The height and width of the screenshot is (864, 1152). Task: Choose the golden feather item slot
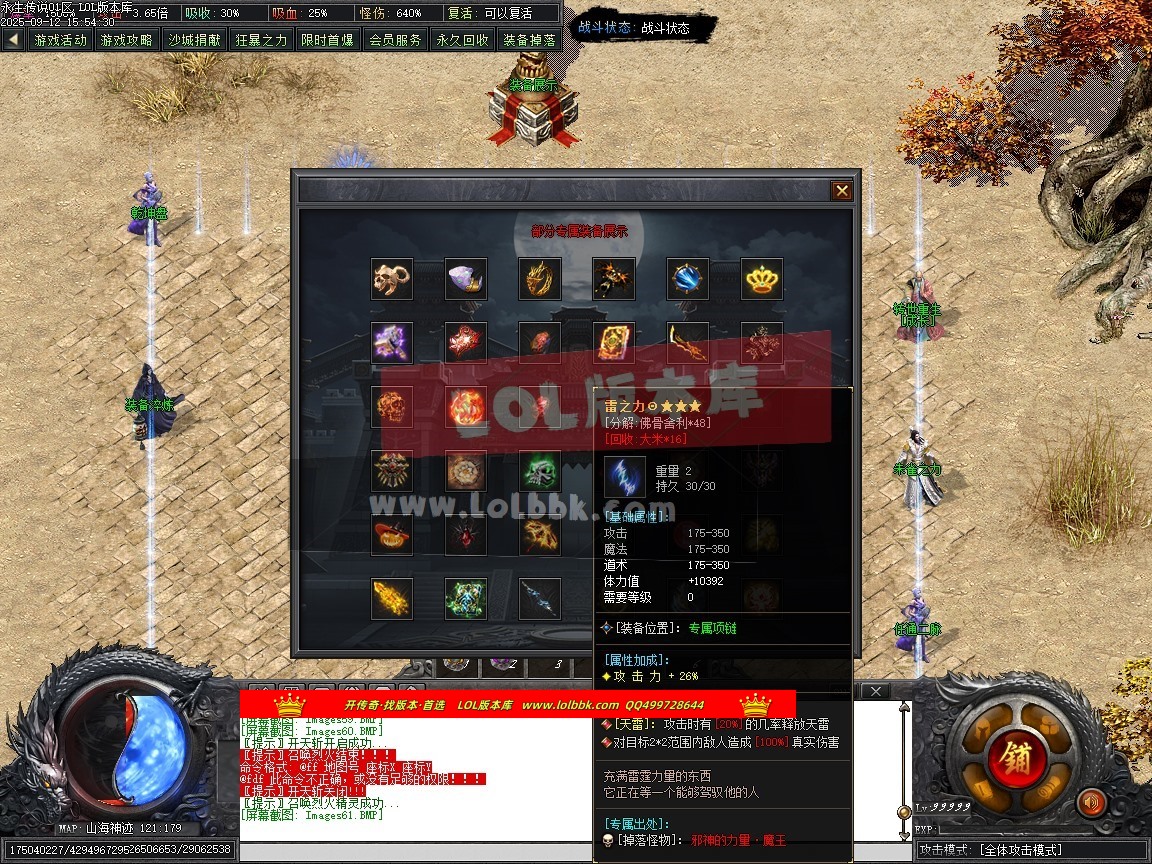click(392, 599)
